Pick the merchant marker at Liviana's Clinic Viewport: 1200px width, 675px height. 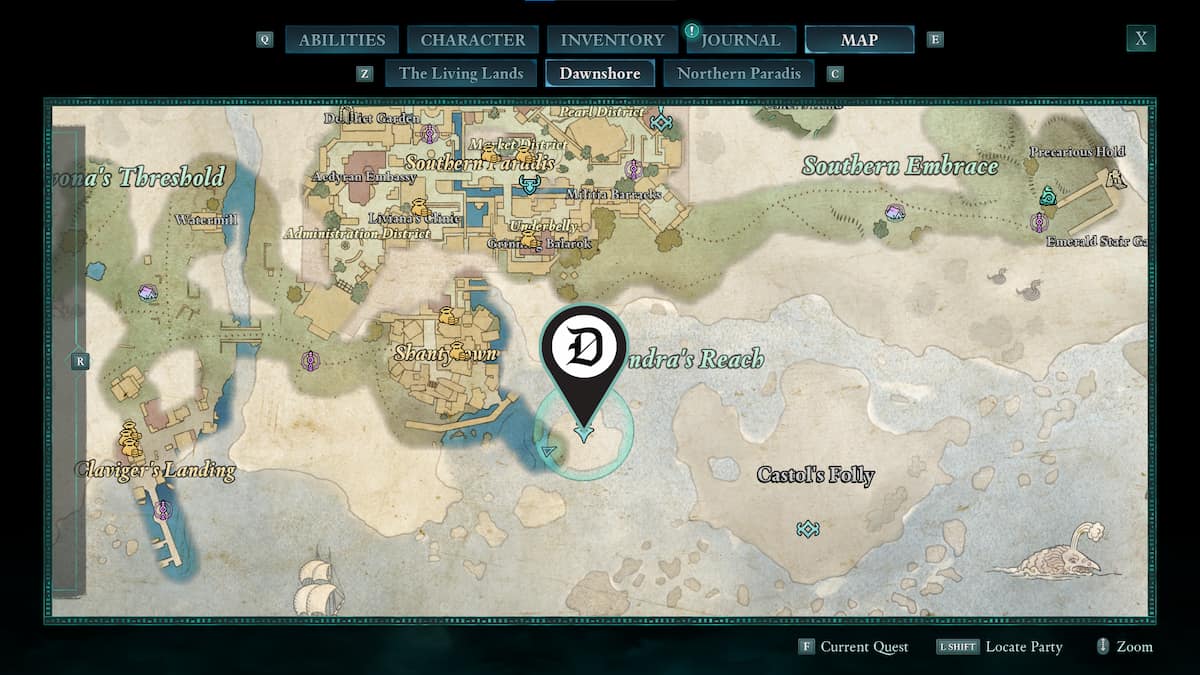pyautogui.click(x=421, y=208)
